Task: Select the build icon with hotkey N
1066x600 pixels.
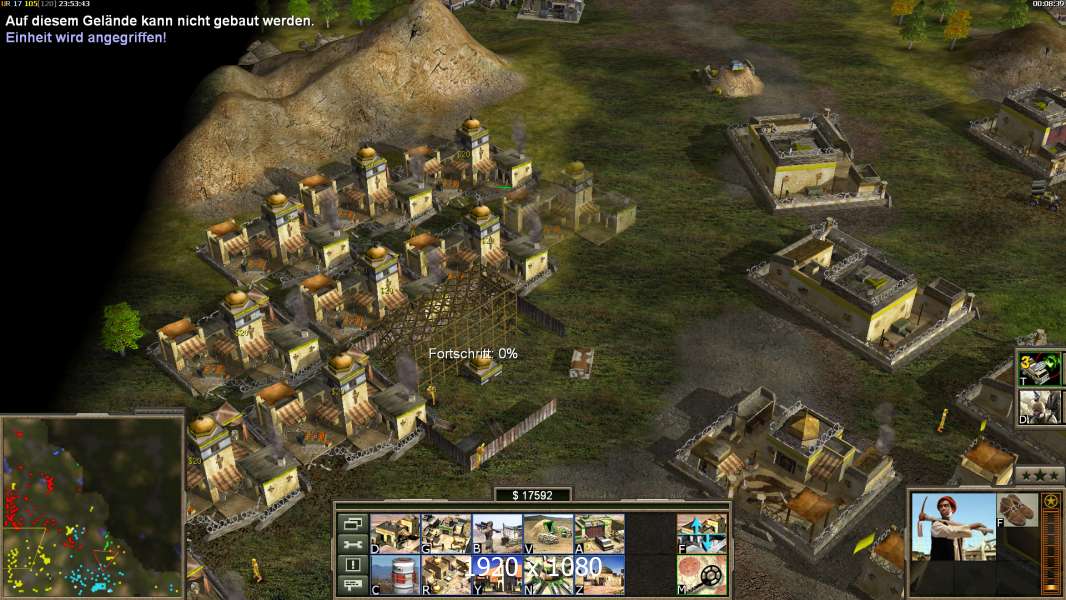Action: point(548,574)
